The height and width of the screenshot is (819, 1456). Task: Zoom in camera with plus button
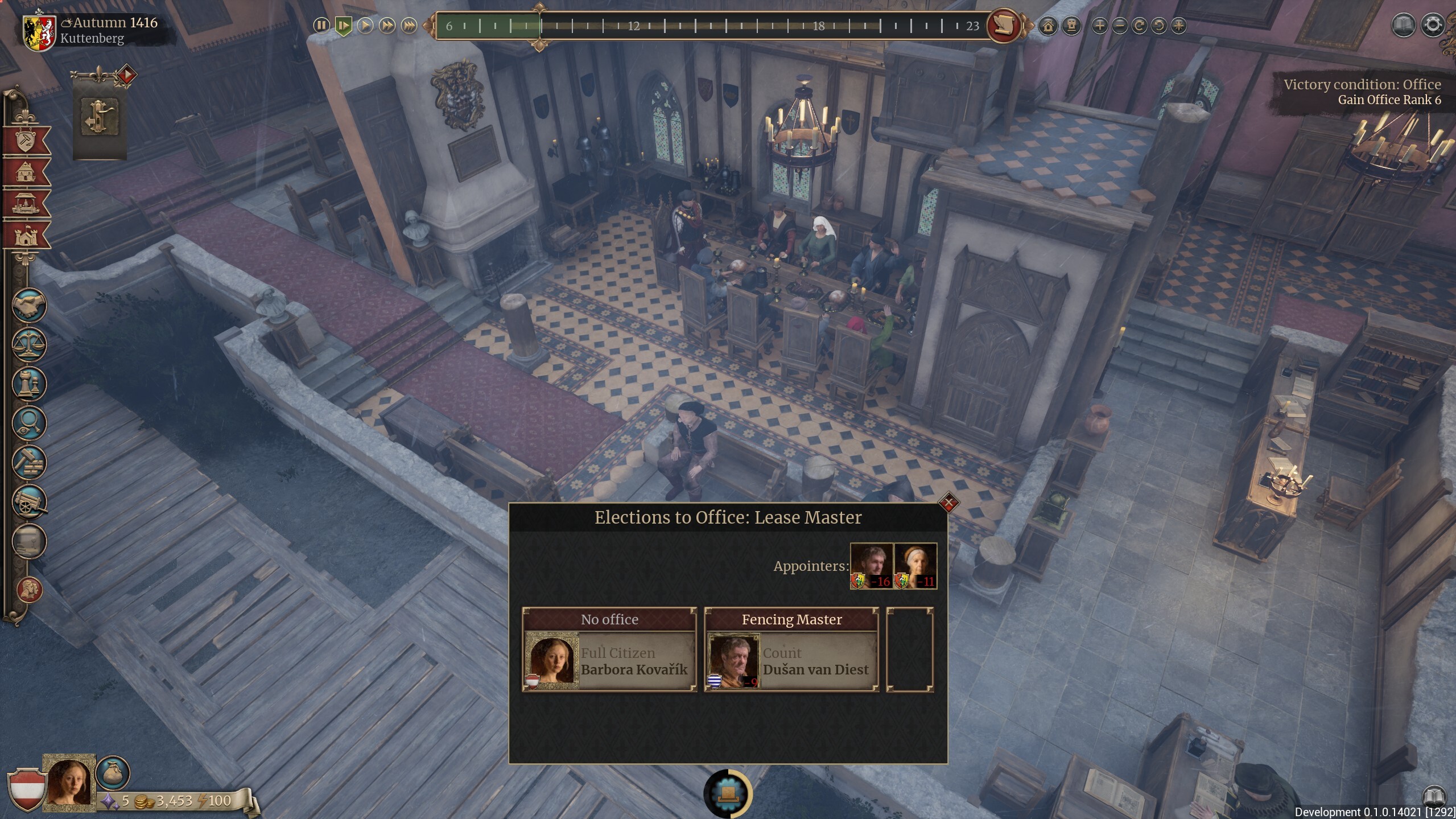pos(1099,26)
